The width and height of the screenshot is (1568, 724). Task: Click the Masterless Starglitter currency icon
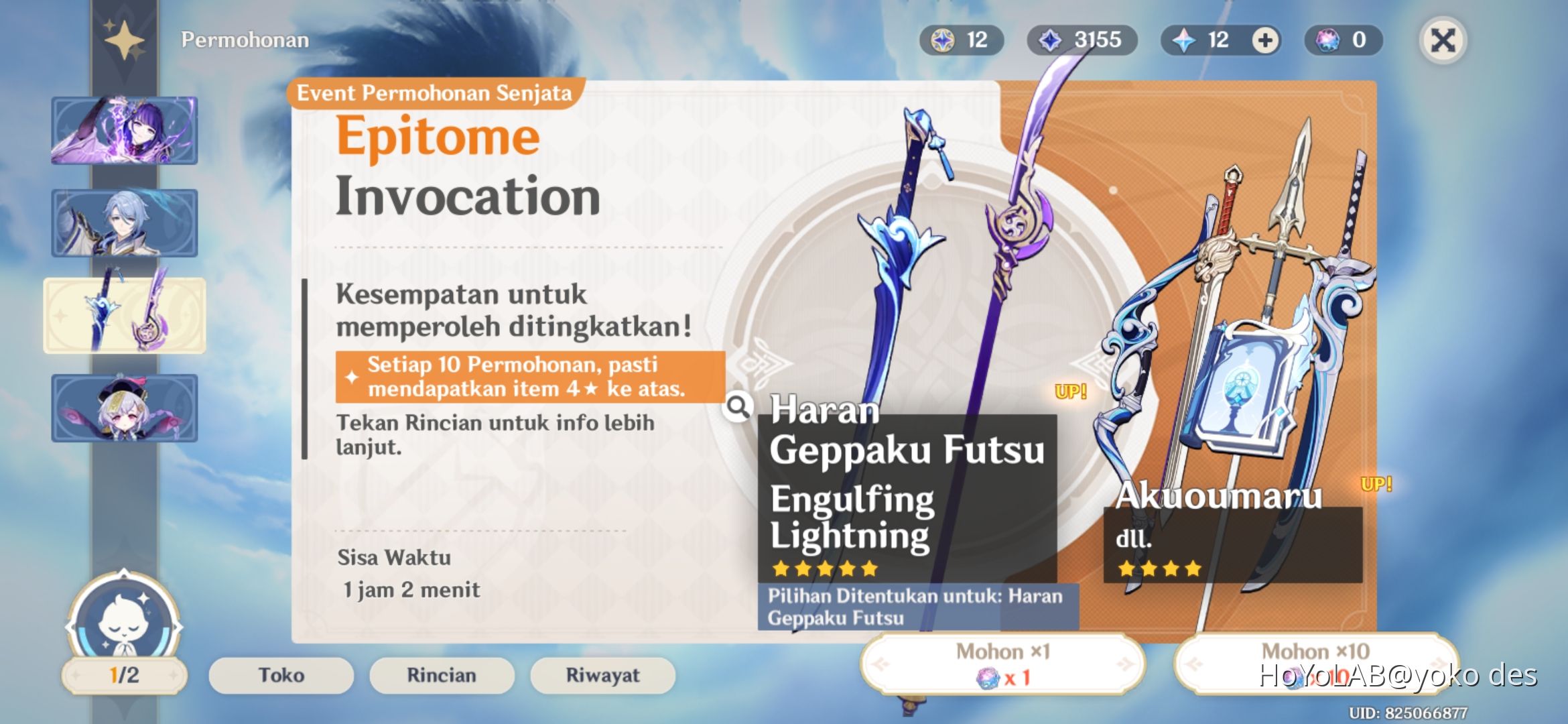click(x=944, y=40)
